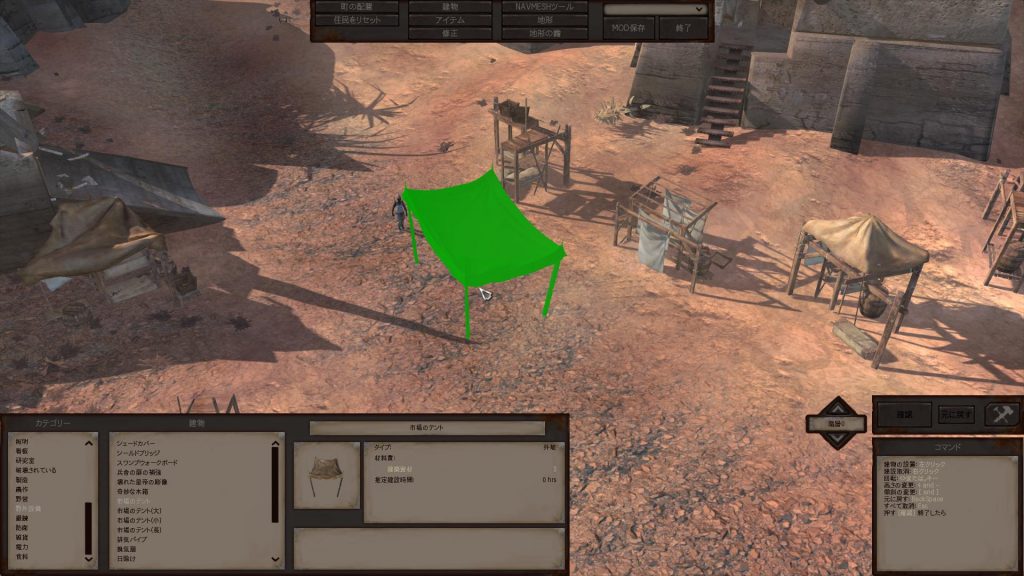Save with the MOD保存 button

point(627,28)
